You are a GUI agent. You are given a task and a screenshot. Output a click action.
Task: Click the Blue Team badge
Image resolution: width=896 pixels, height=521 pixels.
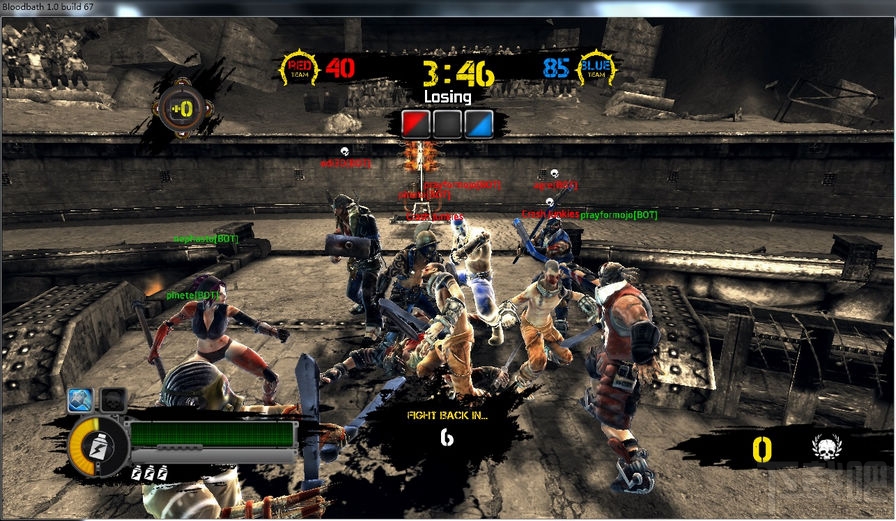pos(597,69)
